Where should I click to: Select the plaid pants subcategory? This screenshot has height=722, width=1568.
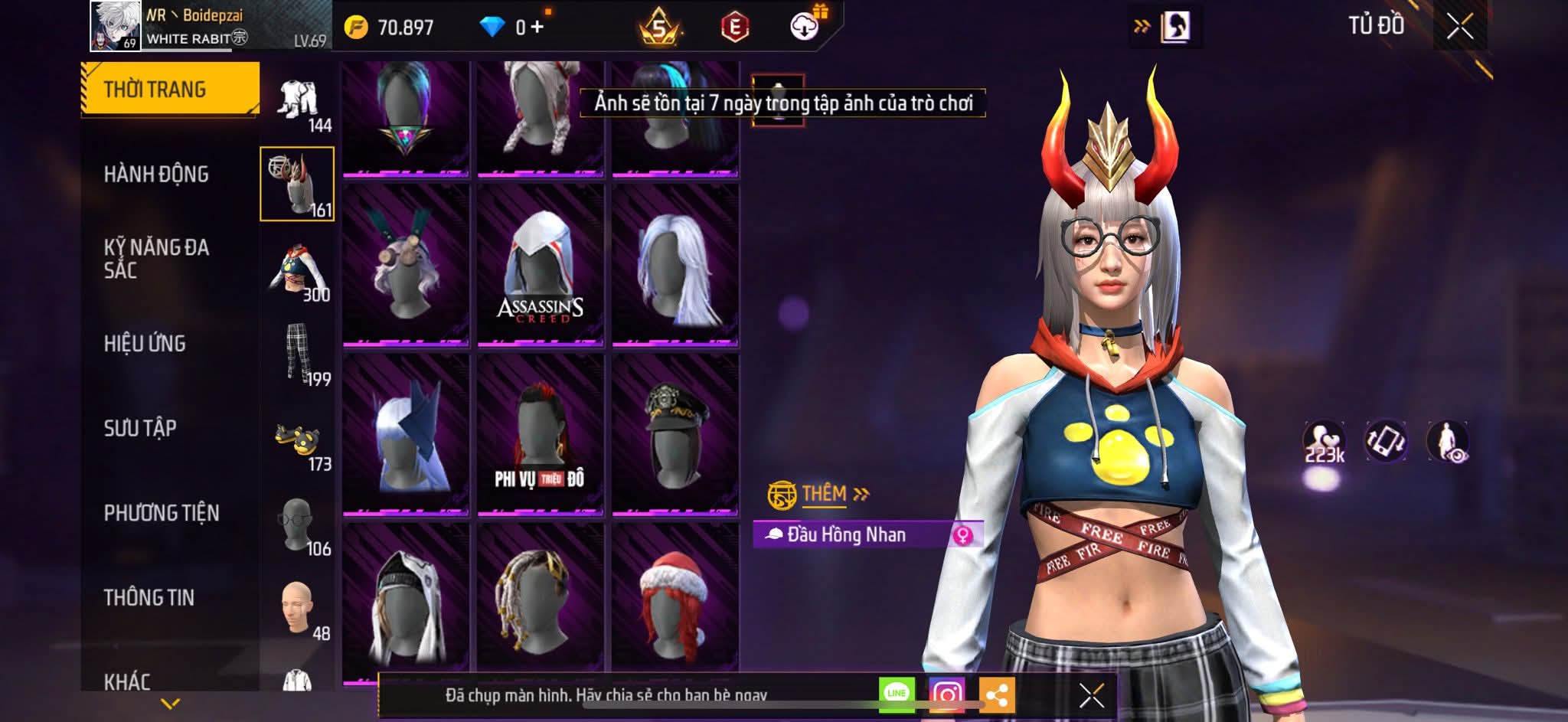pyautogui.click(x=298, y=354)
